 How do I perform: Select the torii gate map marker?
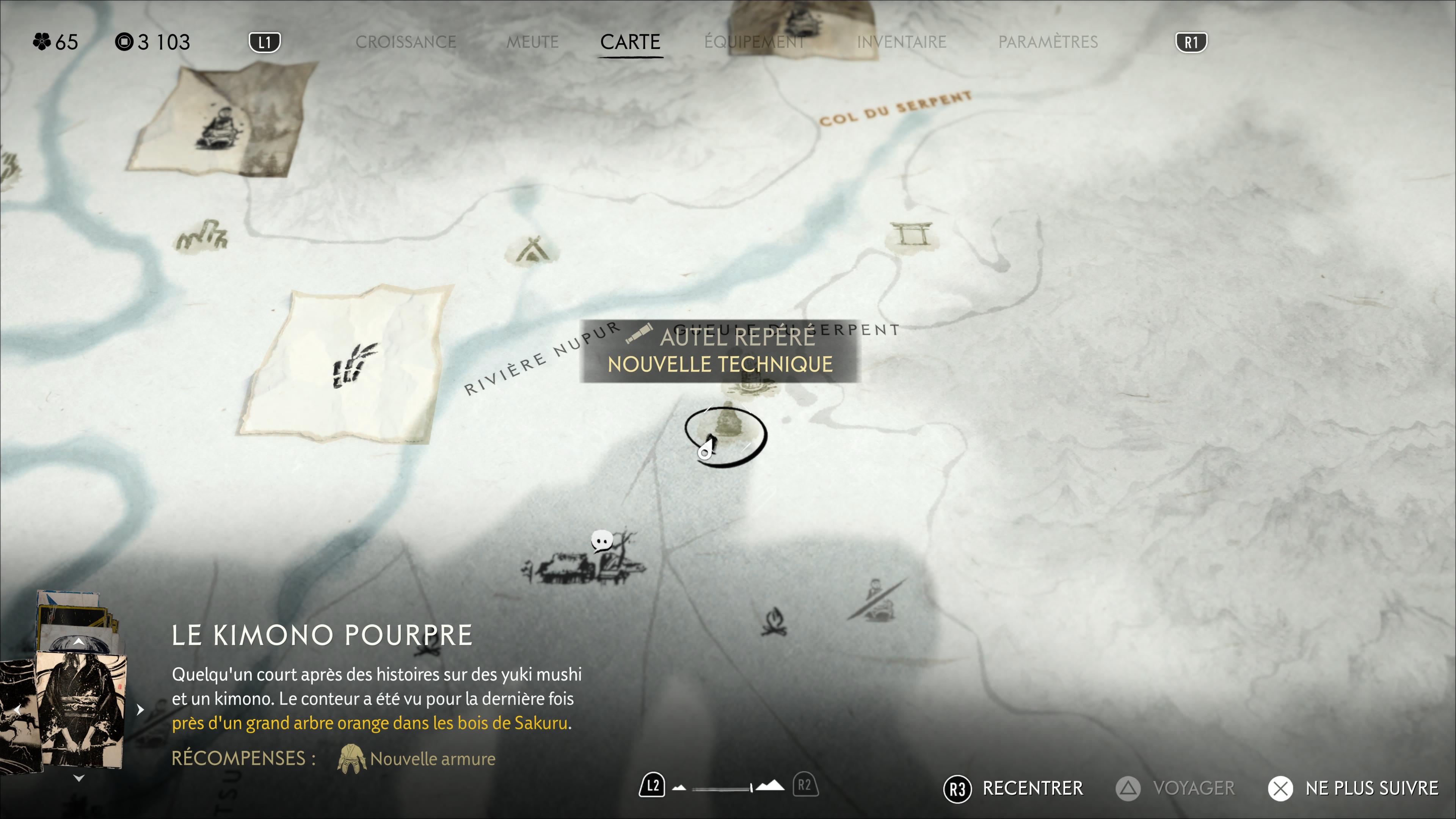point(910,234)
